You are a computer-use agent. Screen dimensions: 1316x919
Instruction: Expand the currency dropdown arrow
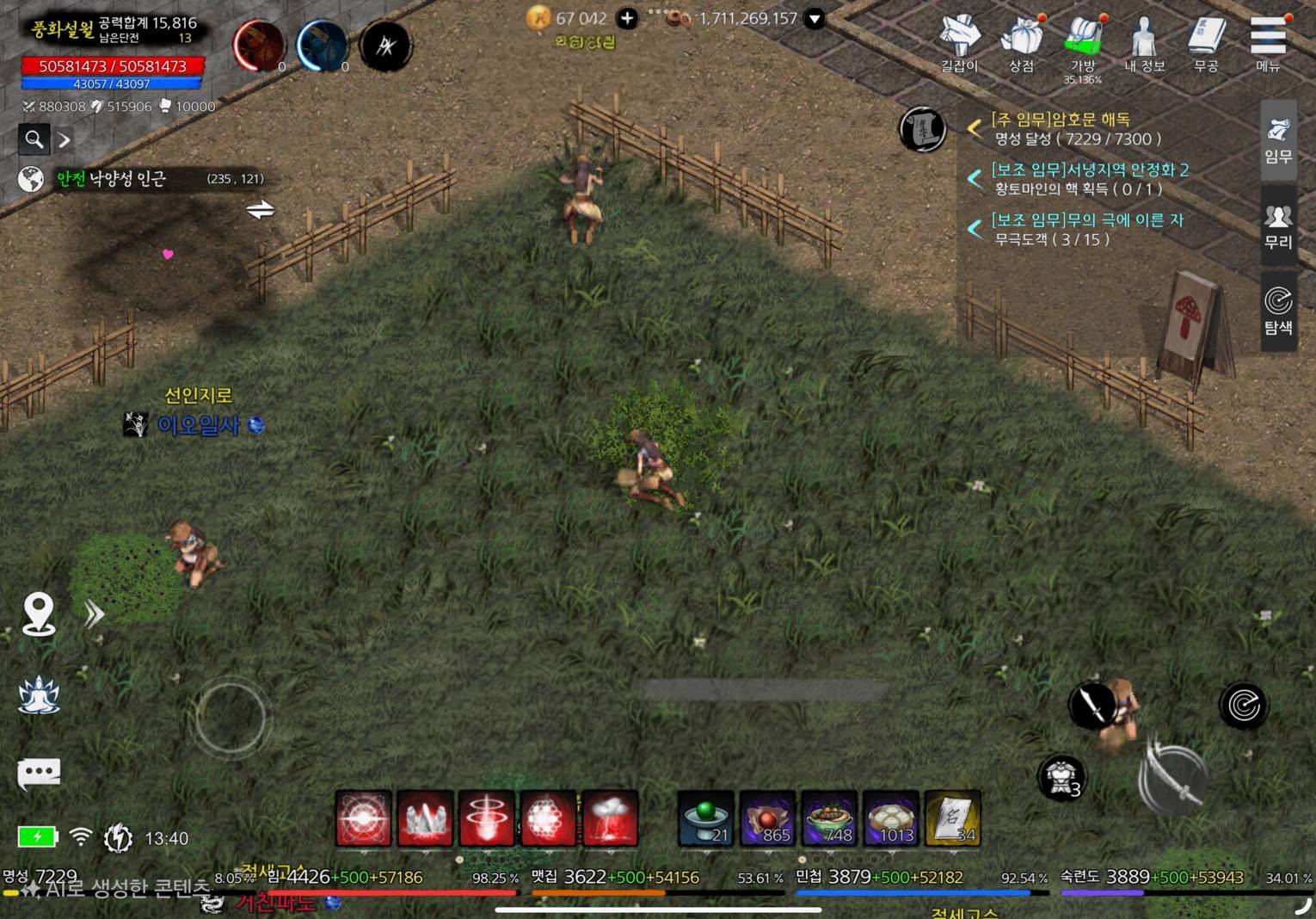(x=814, y=18)
